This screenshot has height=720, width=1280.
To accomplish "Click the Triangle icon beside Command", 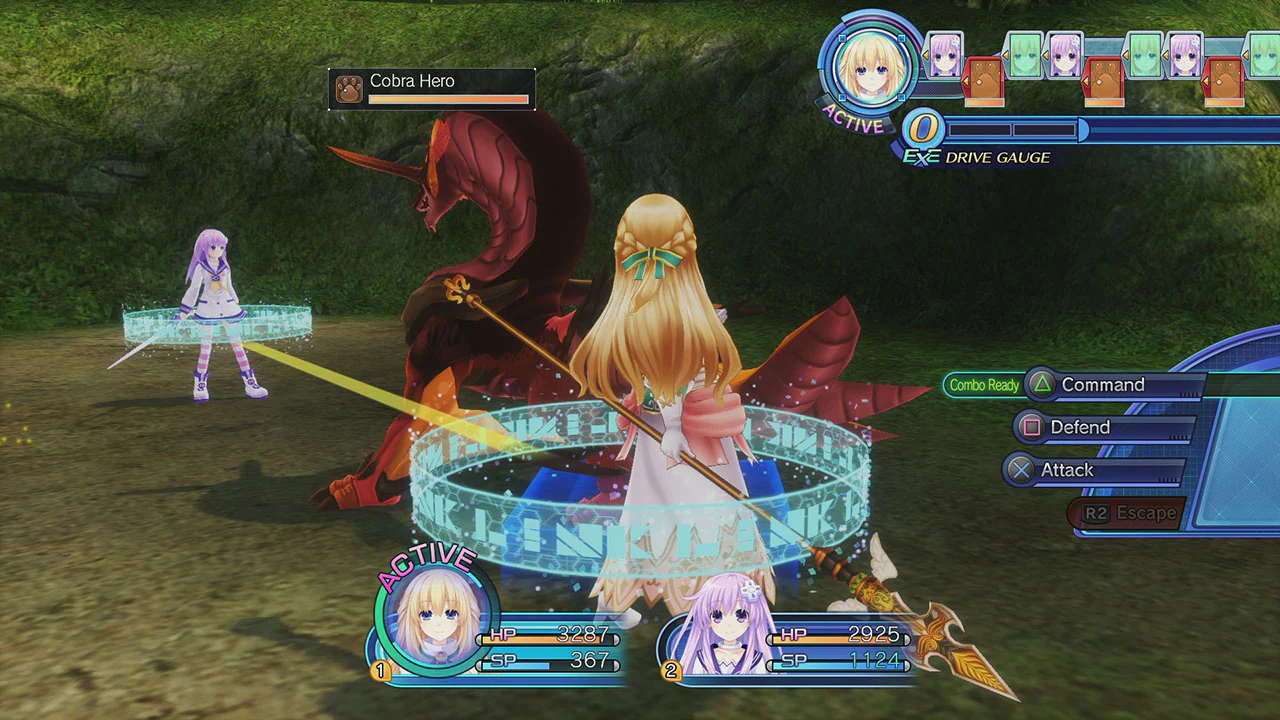I will [1041, 384].
